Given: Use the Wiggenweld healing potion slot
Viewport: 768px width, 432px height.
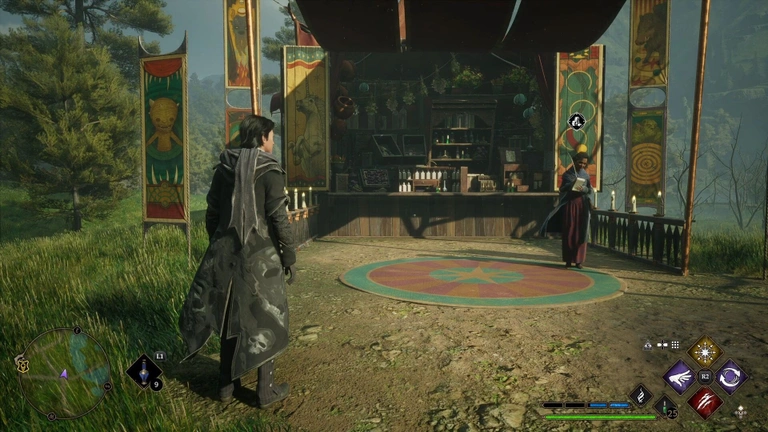Looking at the screenshot, I should [664, 406].
